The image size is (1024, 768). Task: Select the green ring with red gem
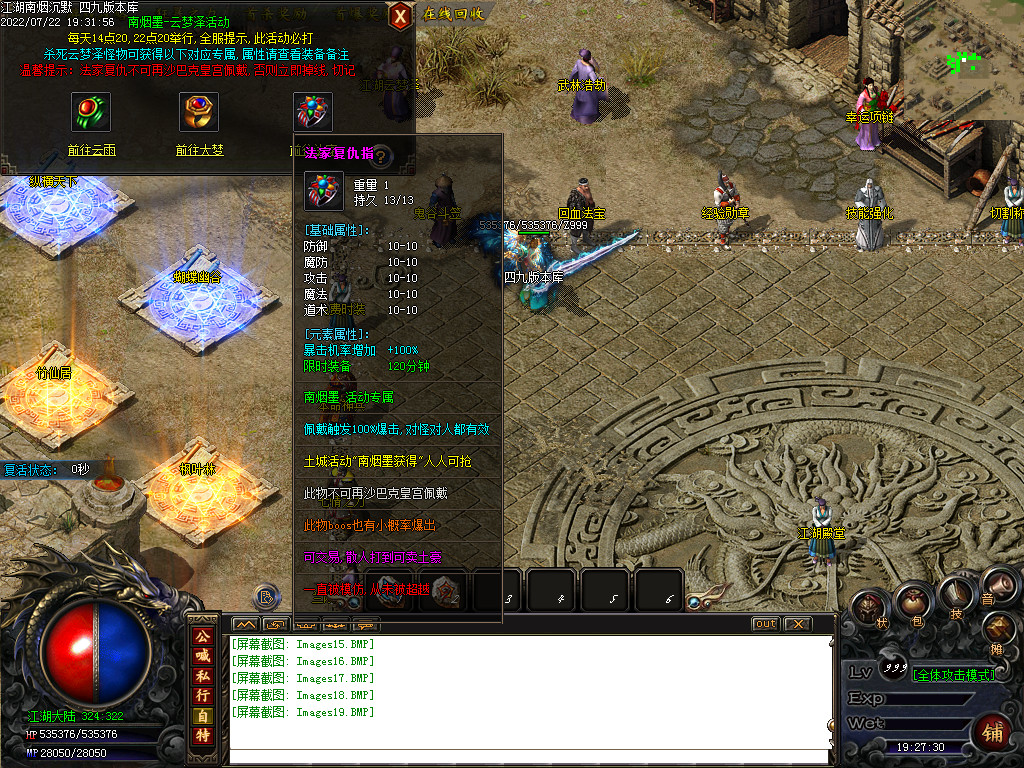91,112
